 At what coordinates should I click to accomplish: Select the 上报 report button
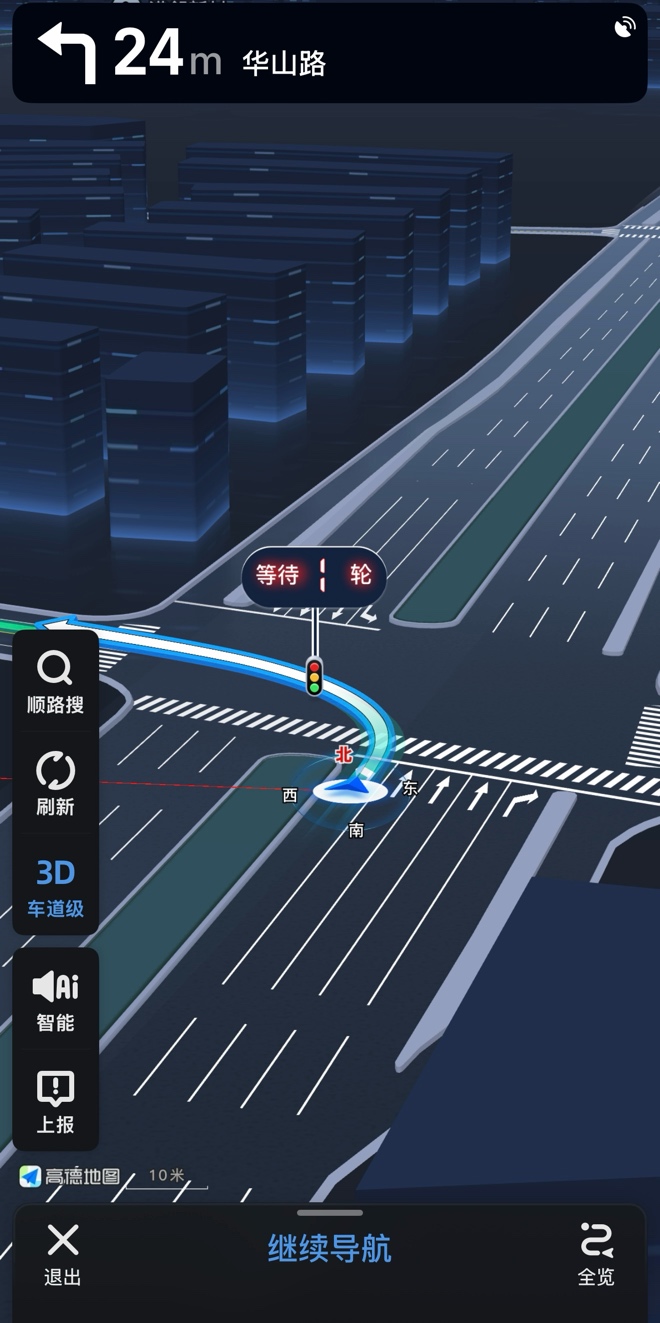point(55,1102)
